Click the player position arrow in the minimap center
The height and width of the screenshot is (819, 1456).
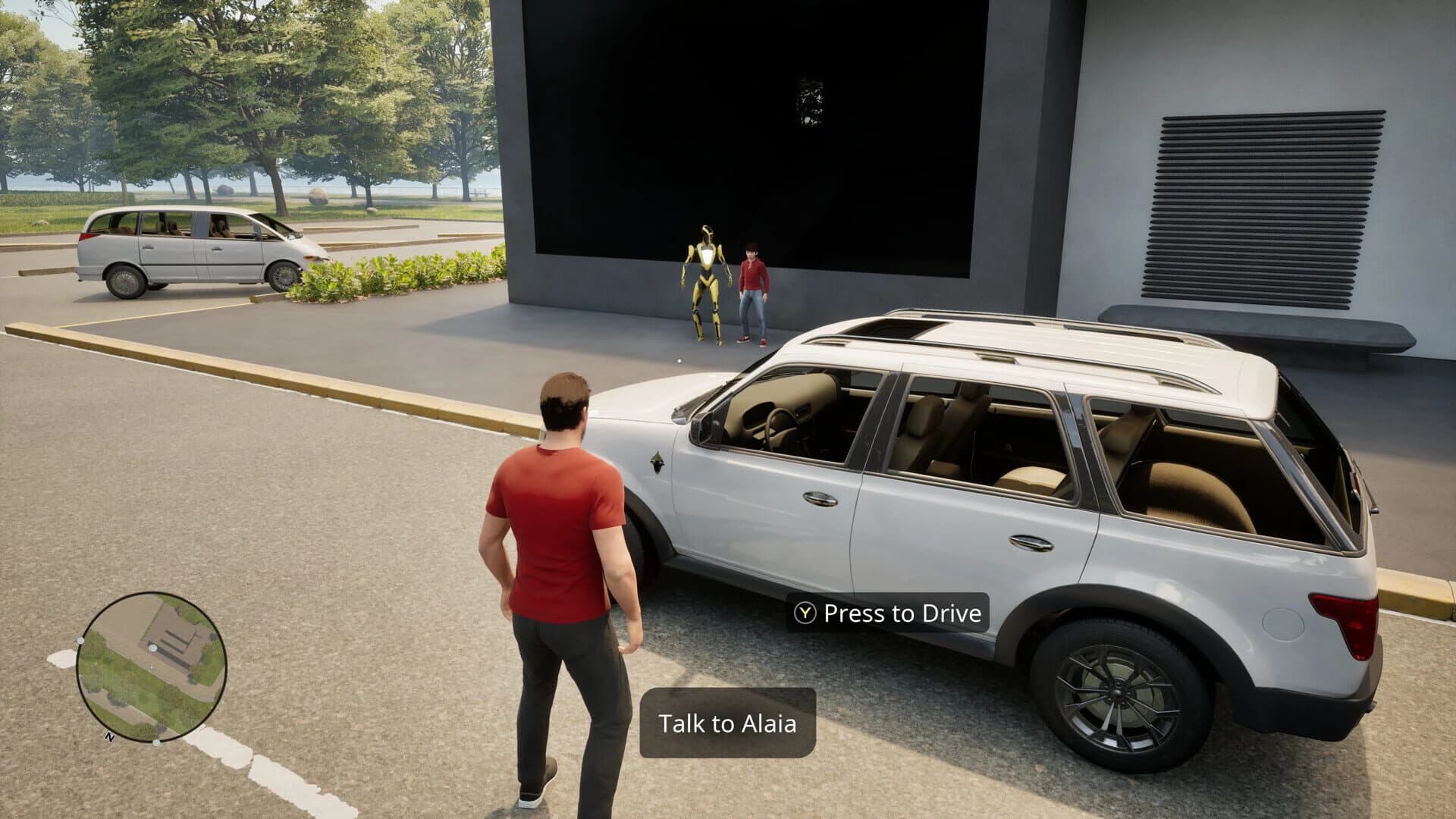[x=152, y=667]
